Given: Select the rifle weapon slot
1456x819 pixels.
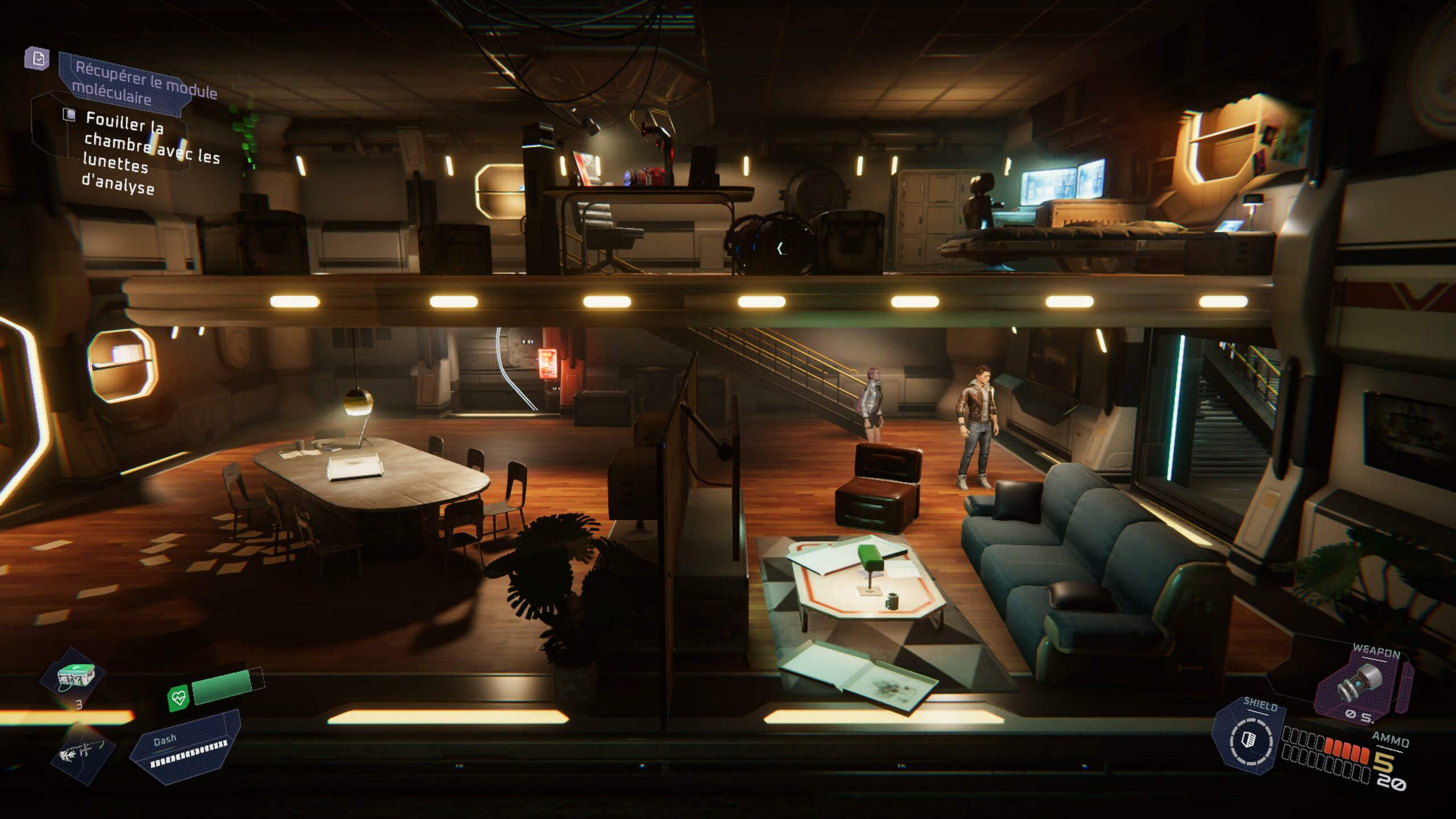Looking at the screenshot, I should pyautogui.click(x=82, y=753).
